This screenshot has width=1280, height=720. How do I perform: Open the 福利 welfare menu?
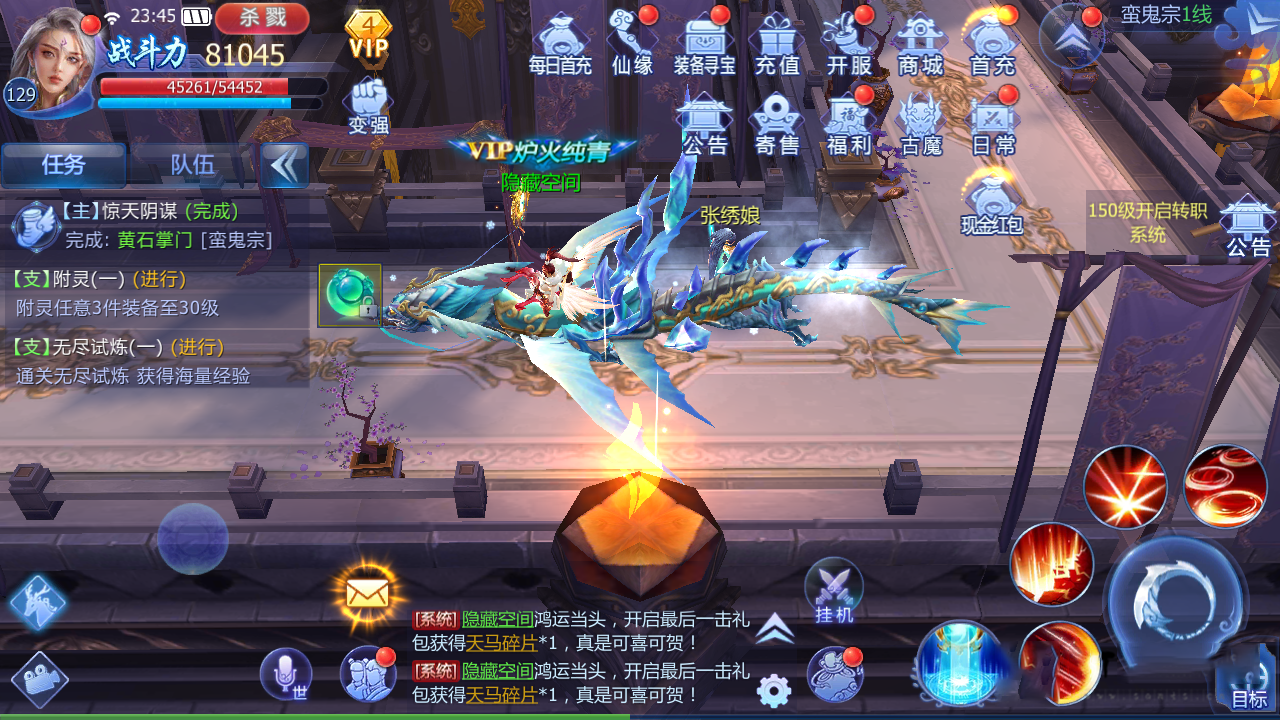(849, 123)
